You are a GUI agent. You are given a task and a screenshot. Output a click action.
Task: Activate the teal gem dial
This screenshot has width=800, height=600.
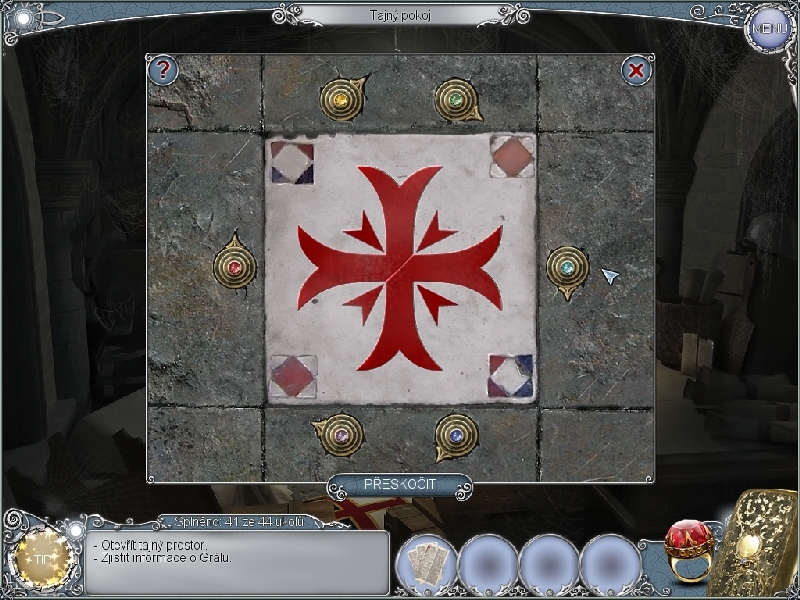click(x=567, y=268)
